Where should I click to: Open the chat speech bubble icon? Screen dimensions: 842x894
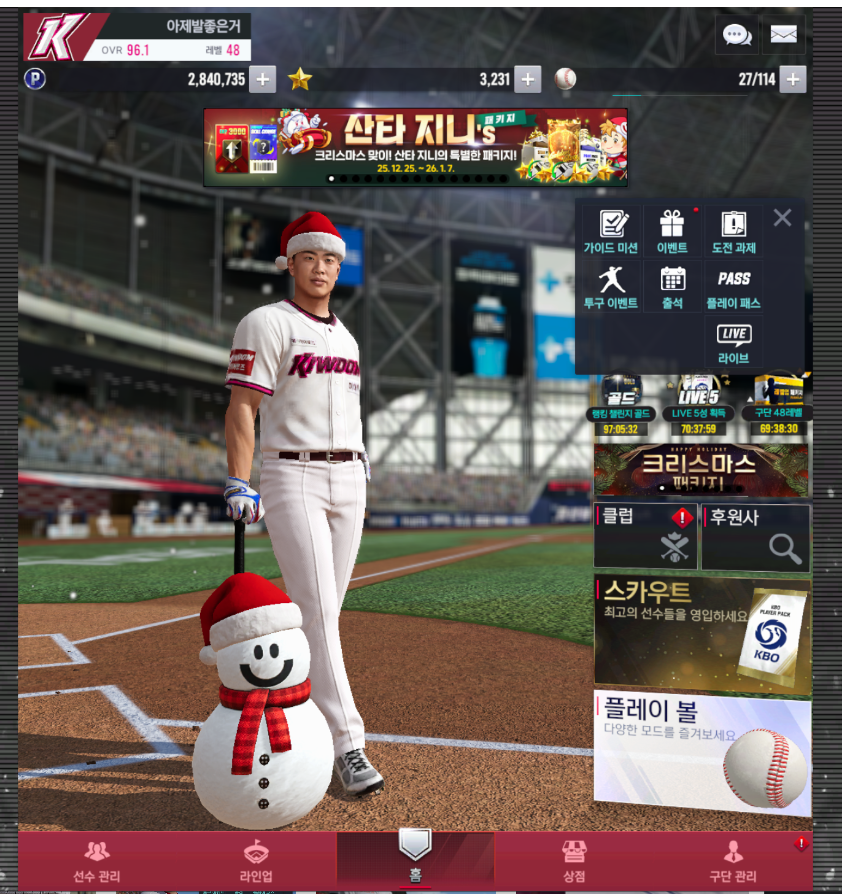coord(737,35)
